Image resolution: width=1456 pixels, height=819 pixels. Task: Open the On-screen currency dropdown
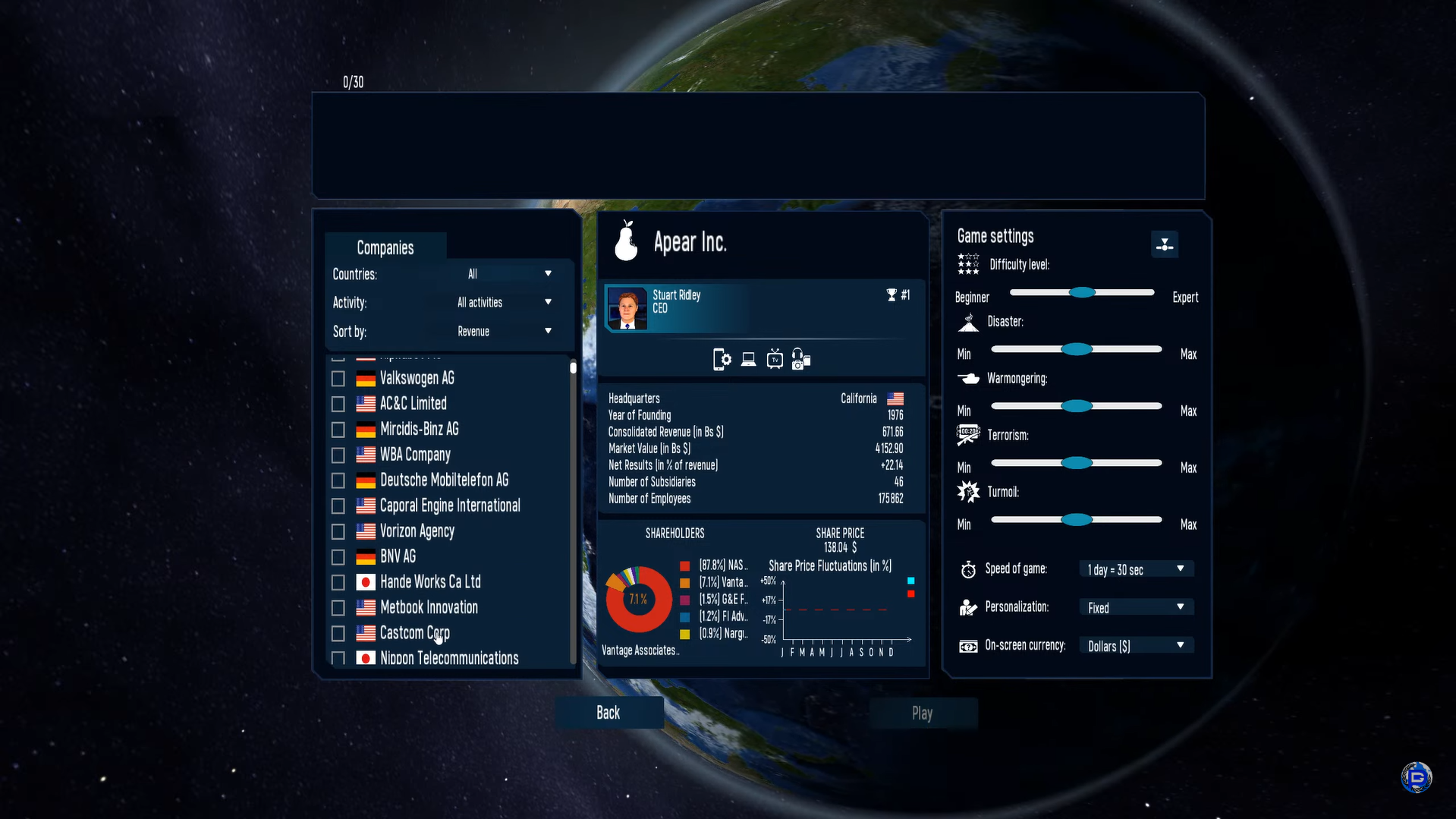(1136, 645)
